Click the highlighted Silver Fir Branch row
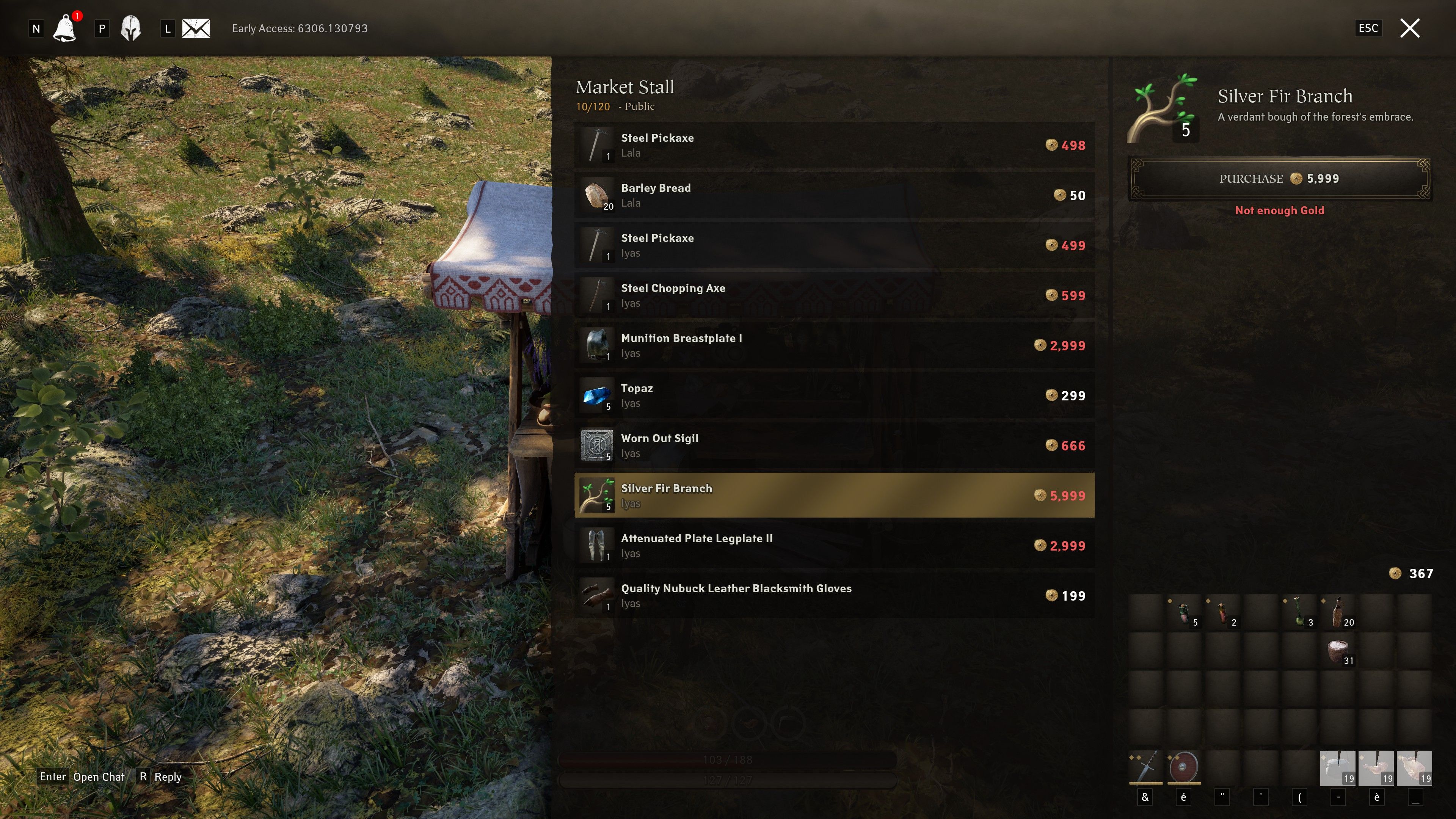1456x819 pixels. click(834, 496)
